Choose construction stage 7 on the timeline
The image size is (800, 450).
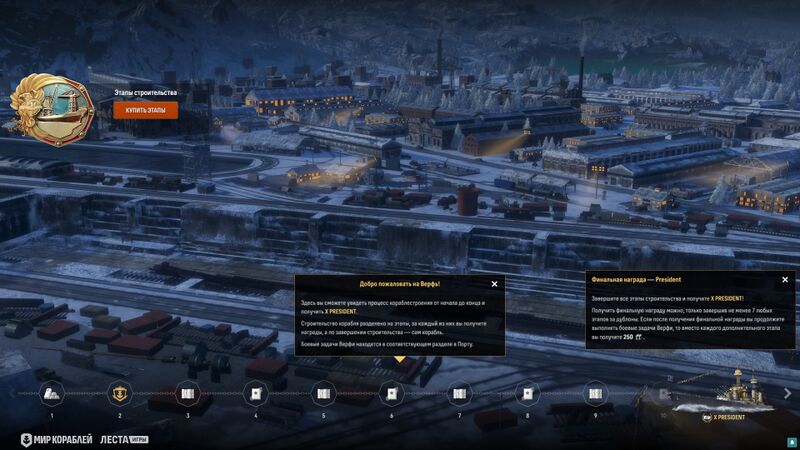(460, 393)
